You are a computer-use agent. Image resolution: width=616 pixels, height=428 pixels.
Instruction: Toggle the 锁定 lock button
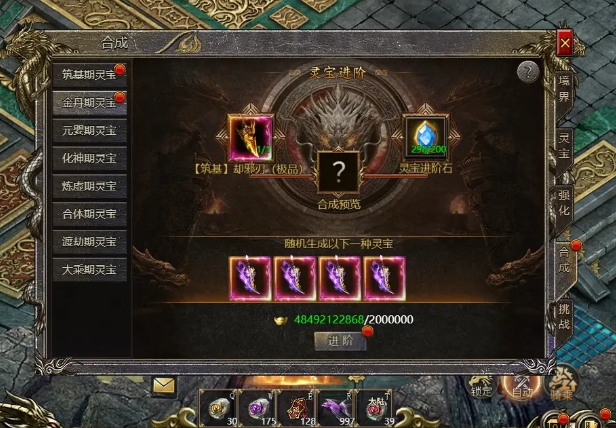pyautogui.click(x=482, y=385)
